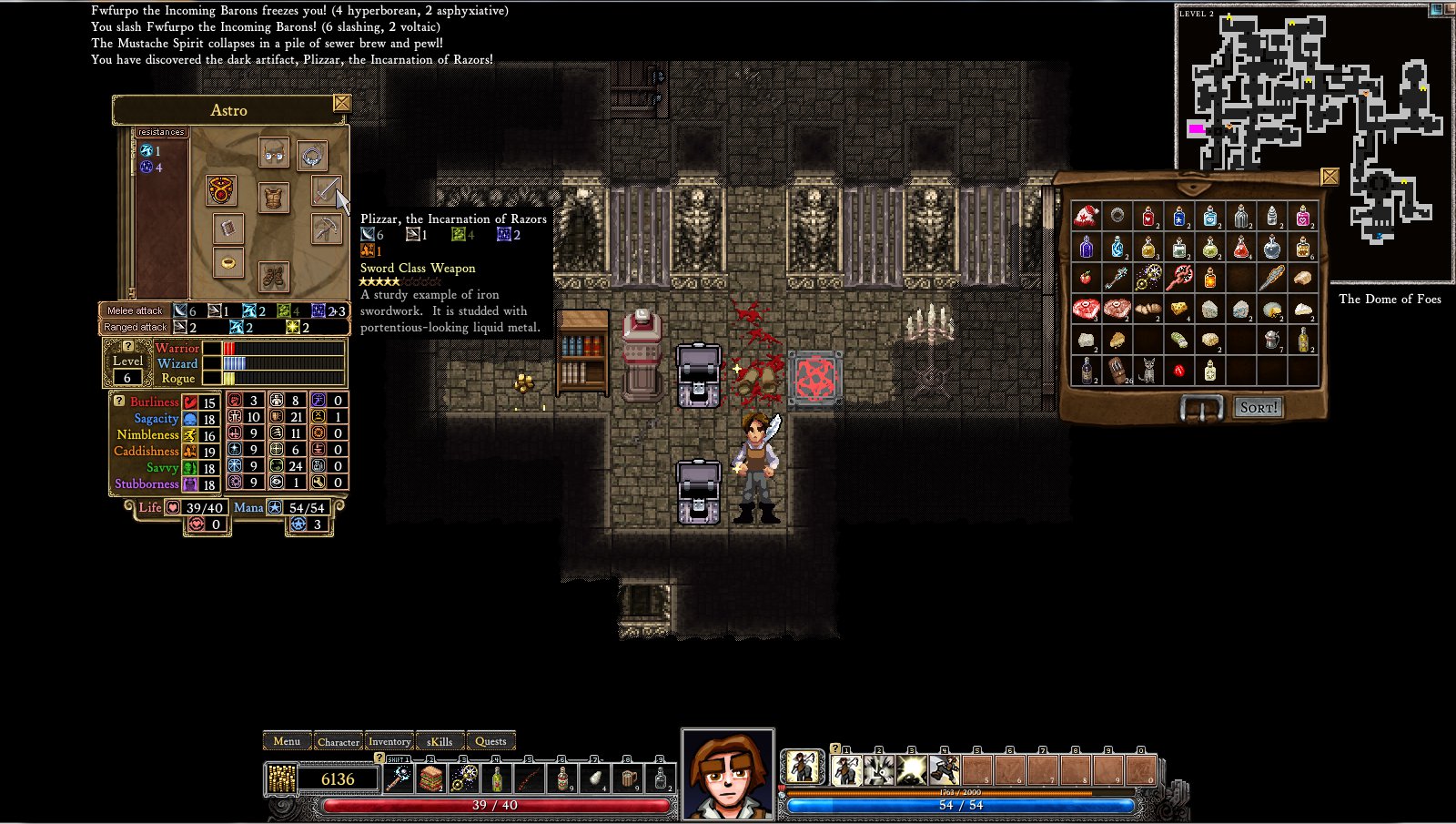Screen dimensions: 1456x824
Task: Show the sKills panel
Action: (440, 741)
